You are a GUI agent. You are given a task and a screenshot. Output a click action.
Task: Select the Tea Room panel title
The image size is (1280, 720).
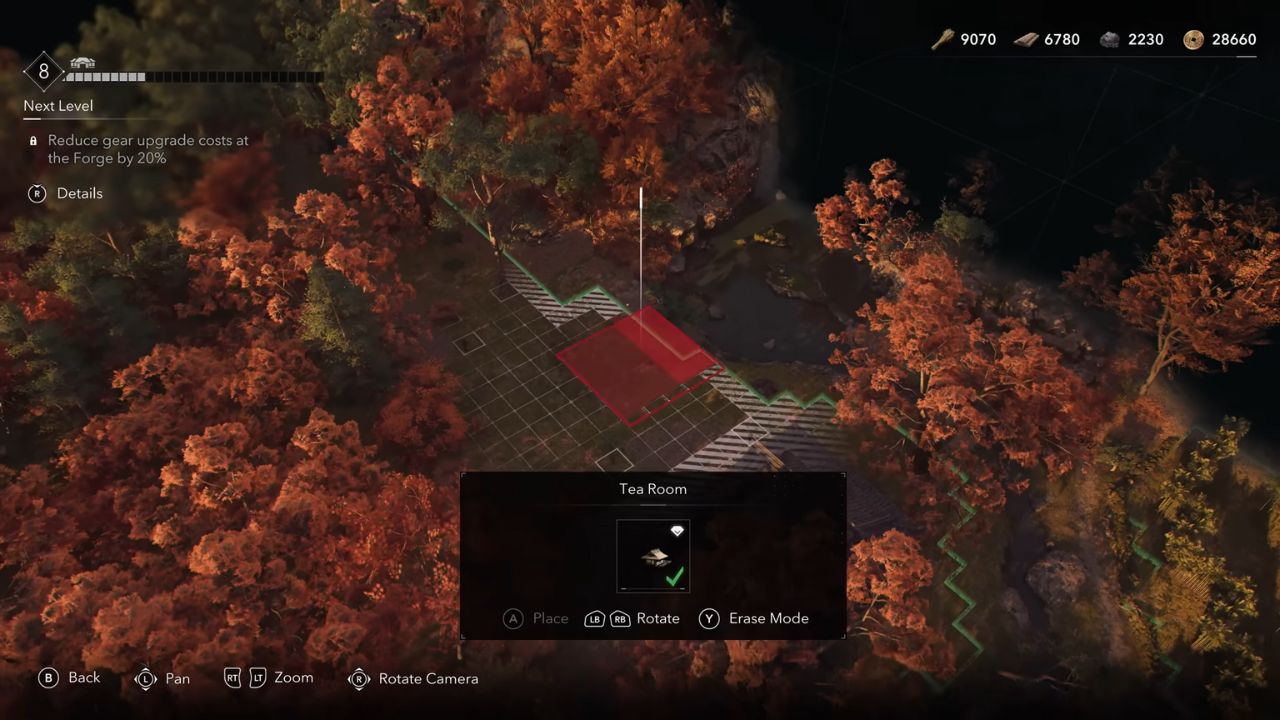click(x=652, y=489)
